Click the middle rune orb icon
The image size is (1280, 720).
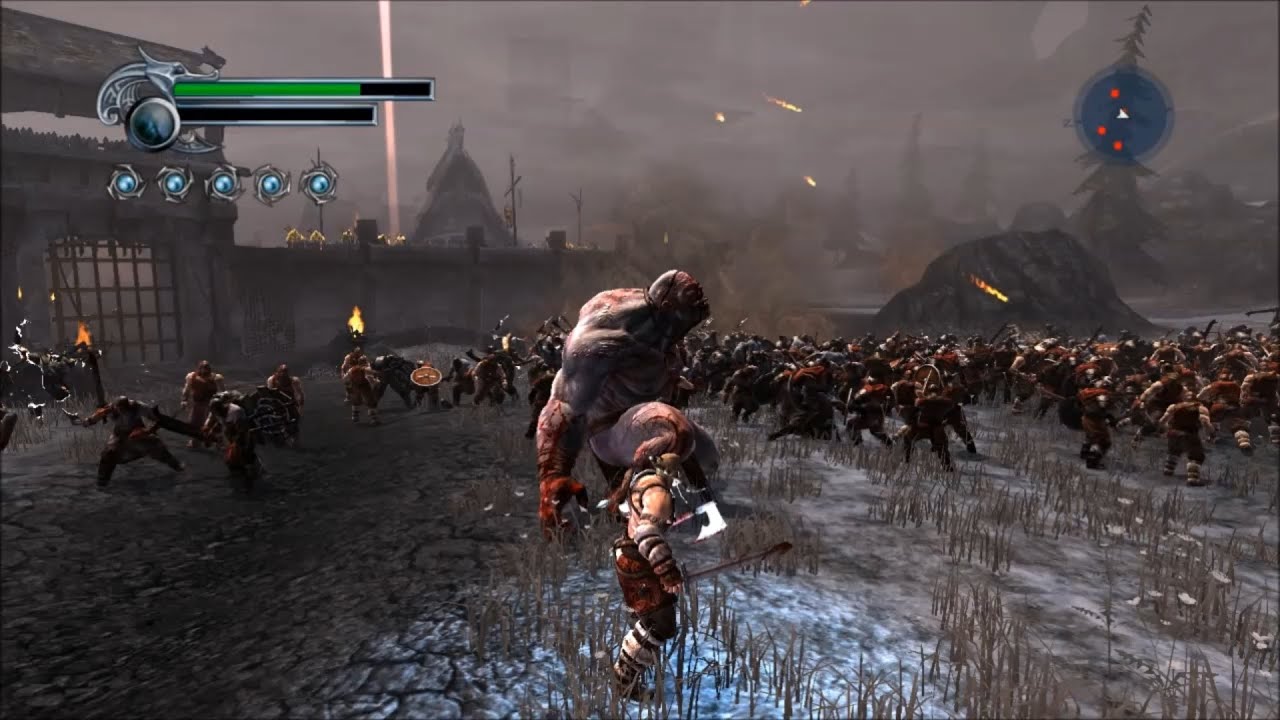tap(222, 185)
